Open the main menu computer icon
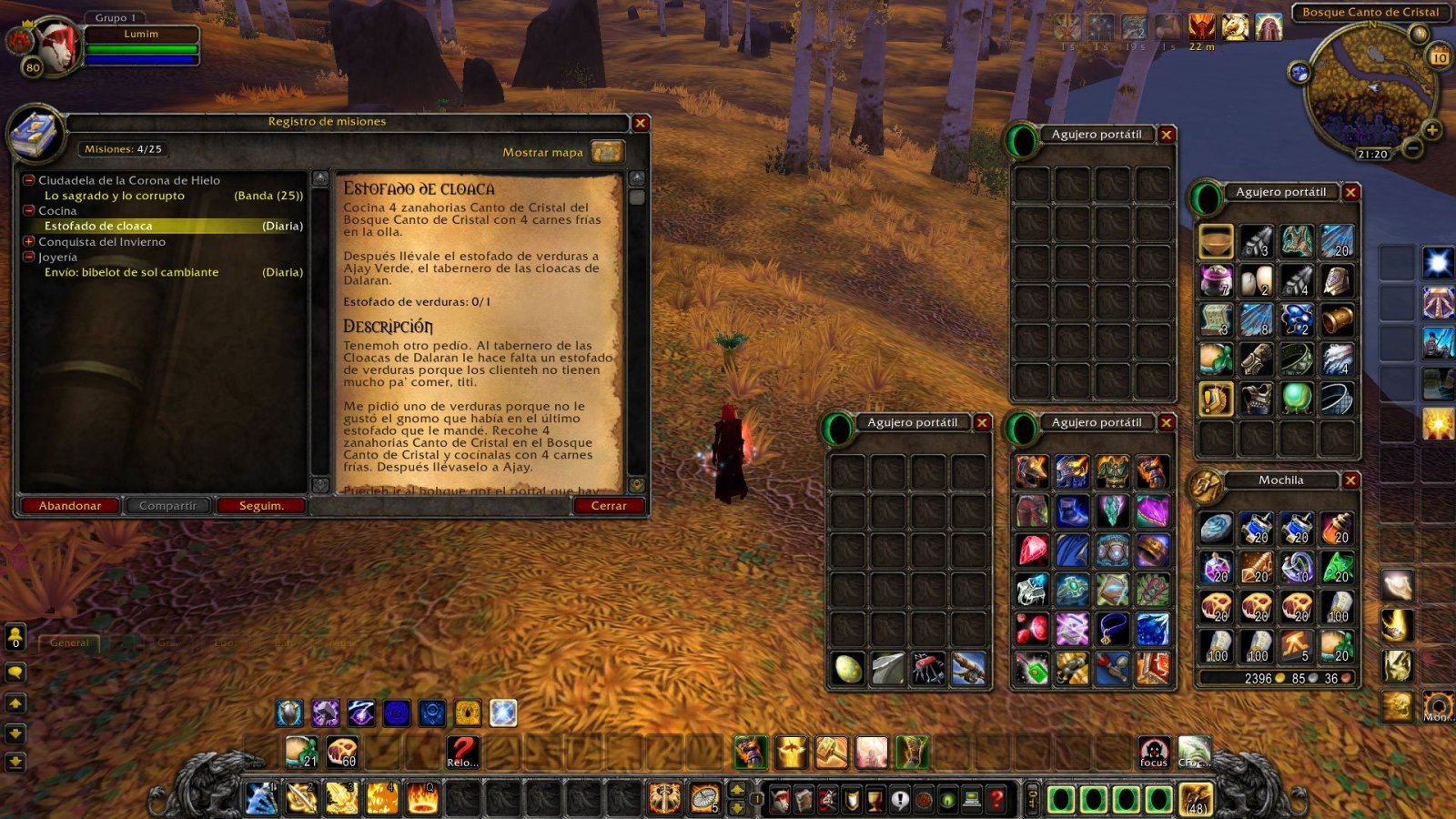The image size is (1456, 819). 970,799
